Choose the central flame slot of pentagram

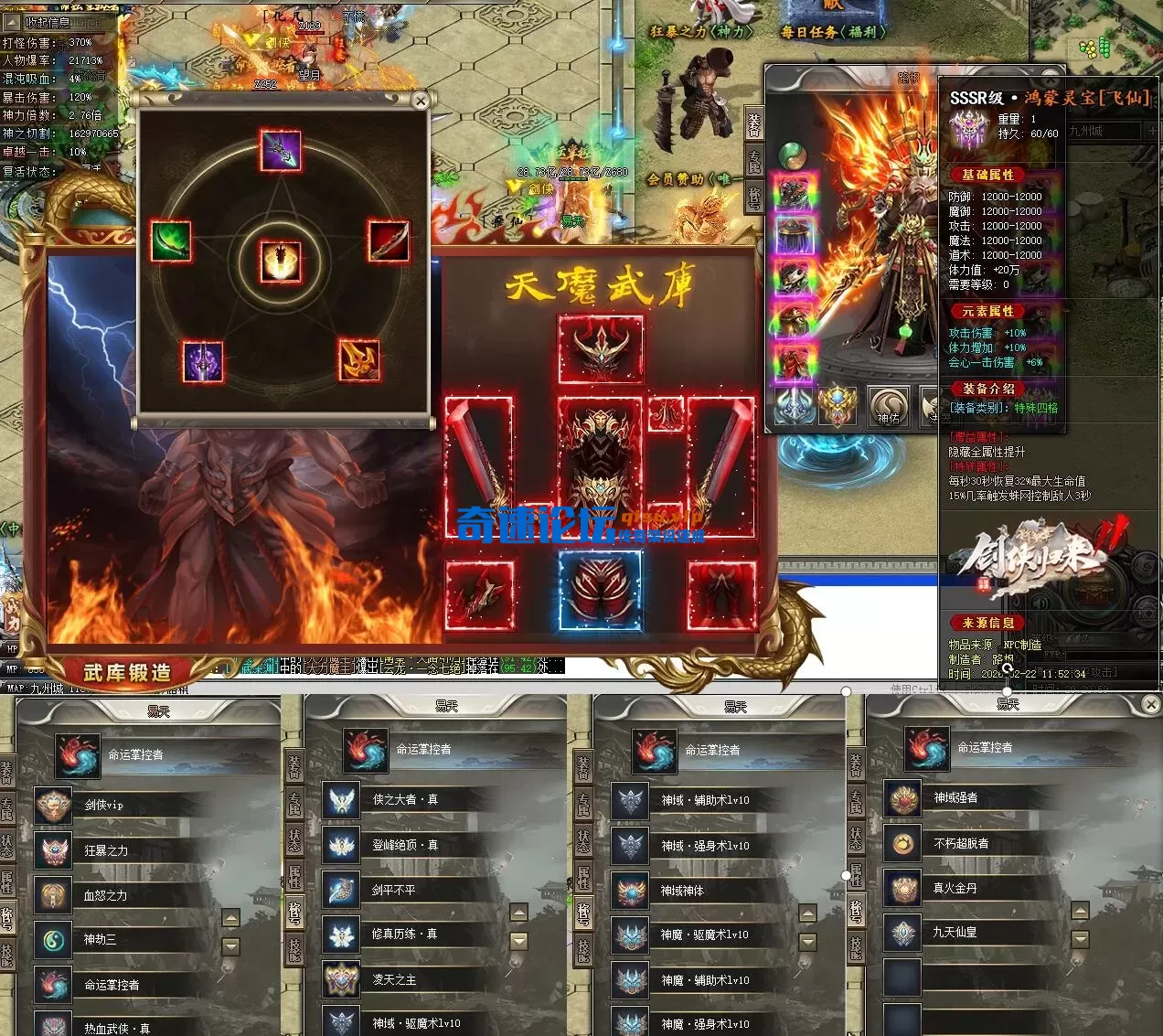pos(281,262)
